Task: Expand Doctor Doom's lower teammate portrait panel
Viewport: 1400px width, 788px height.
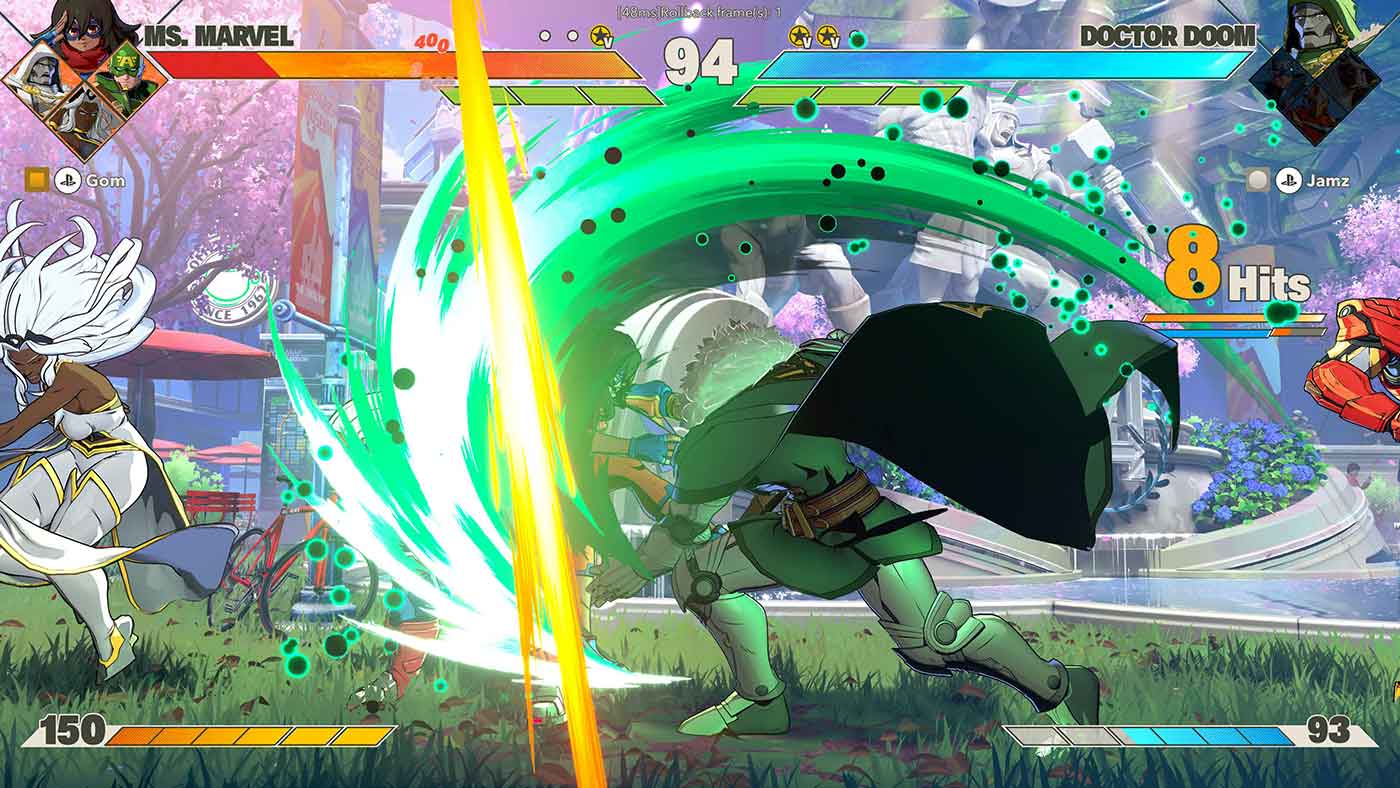Action: (x=1314, y=110)
